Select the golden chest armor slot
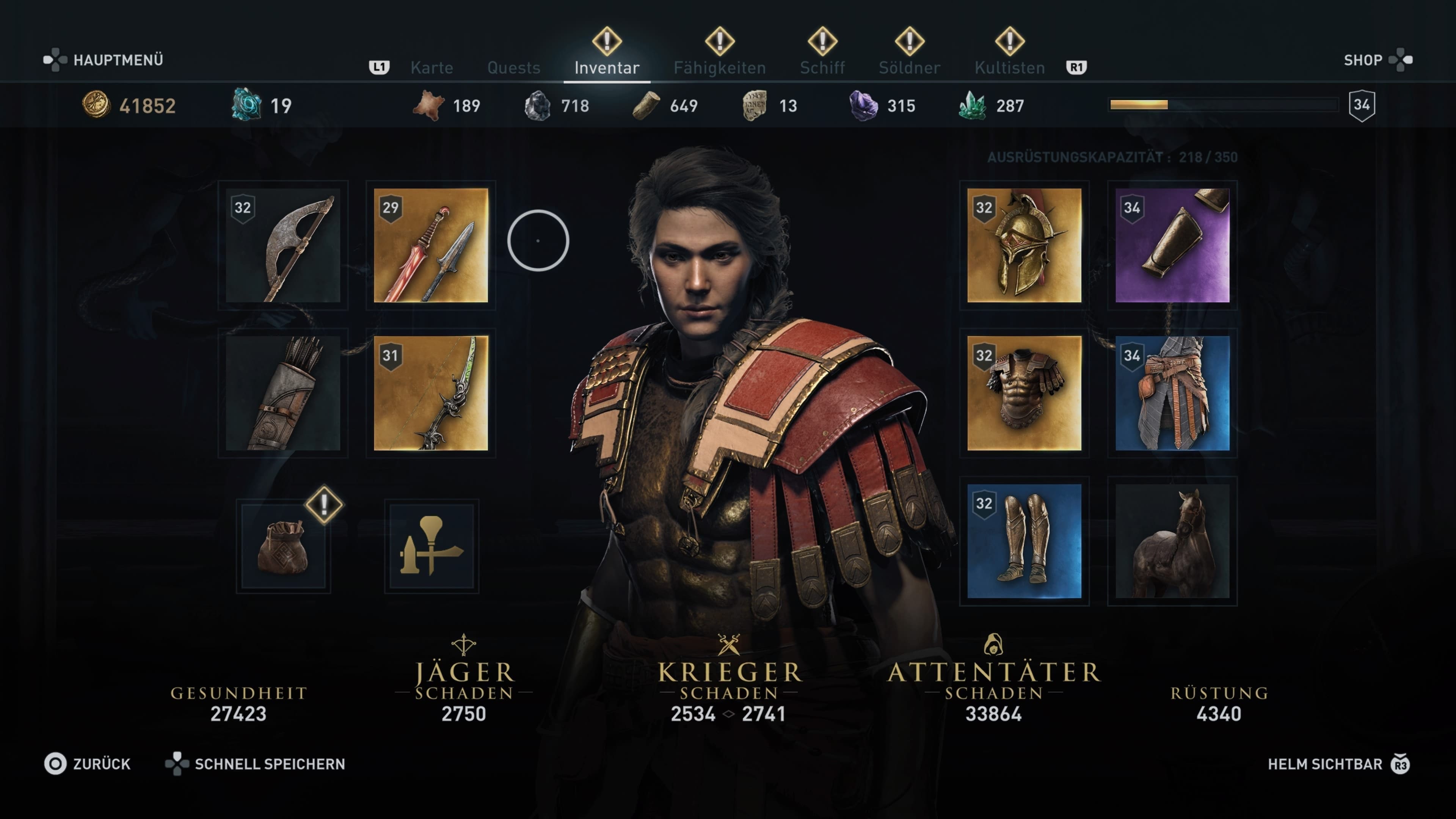Image resolution: width=1456 pixels, height=819 pixels. click(x=1024, y=394)
